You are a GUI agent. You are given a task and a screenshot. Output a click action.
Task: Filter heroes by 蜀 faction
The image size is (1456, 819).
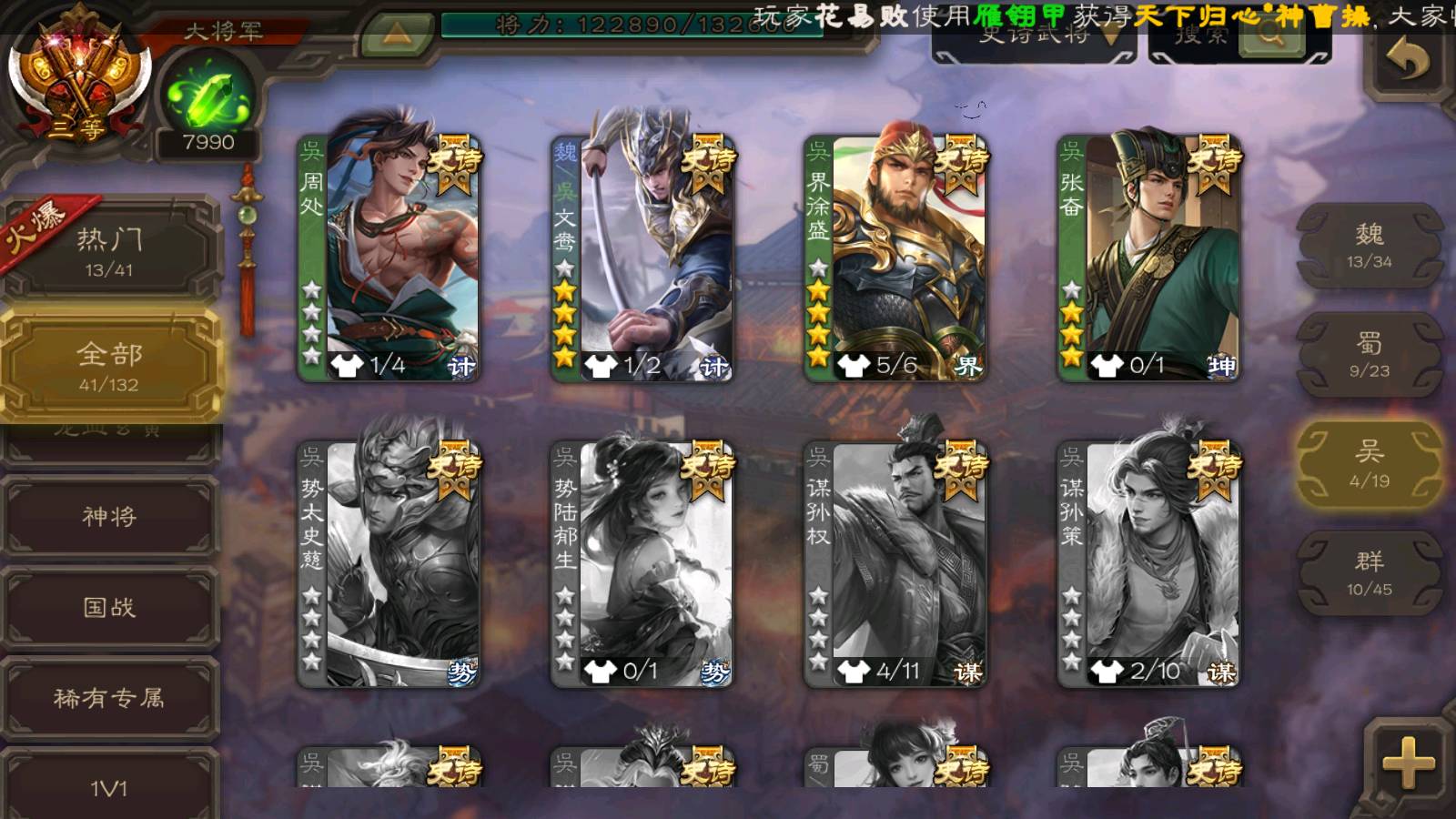[x=1369, y=355]
